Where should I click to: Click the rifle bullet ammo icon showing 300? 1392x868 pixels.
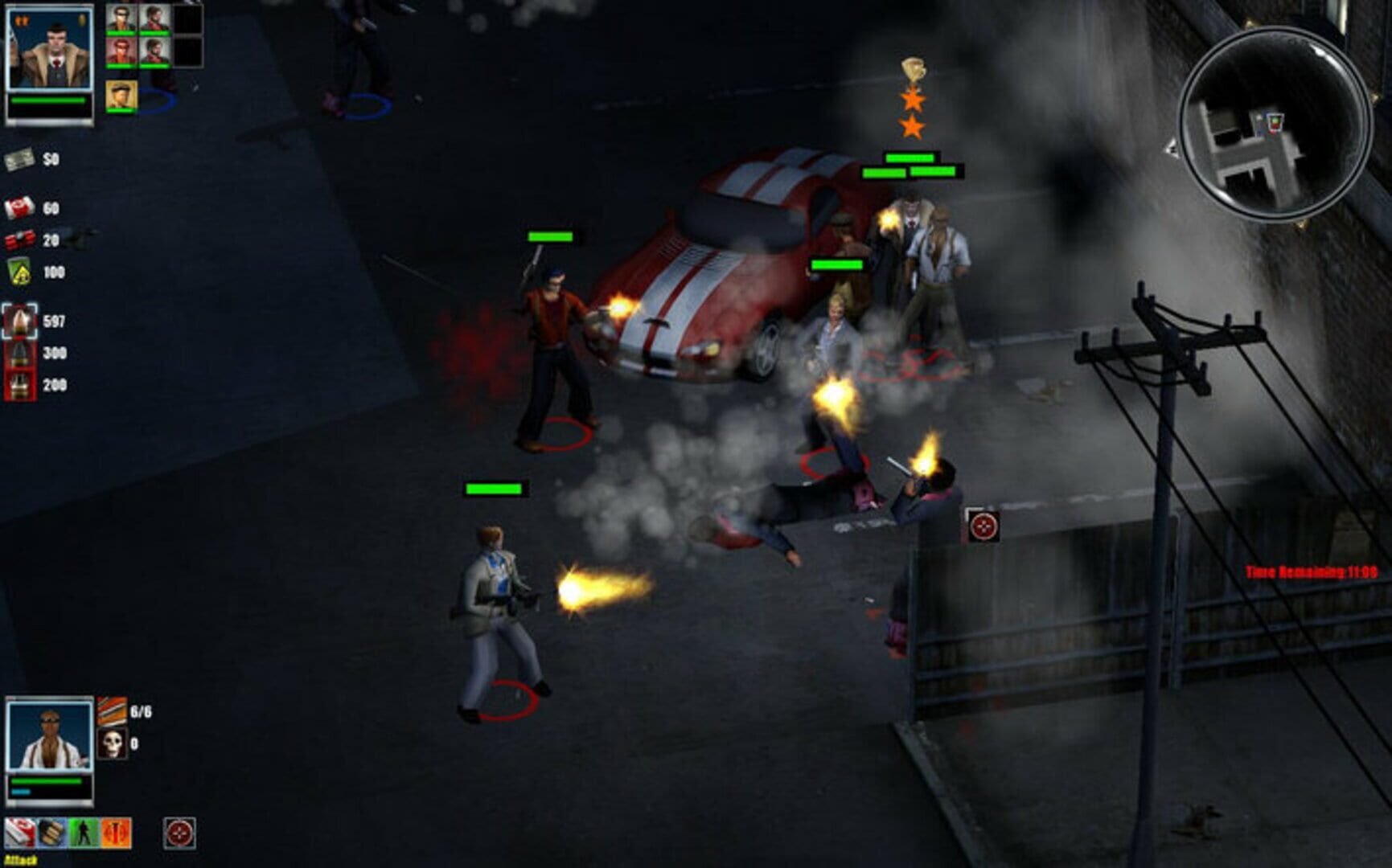tap(18, 352)
